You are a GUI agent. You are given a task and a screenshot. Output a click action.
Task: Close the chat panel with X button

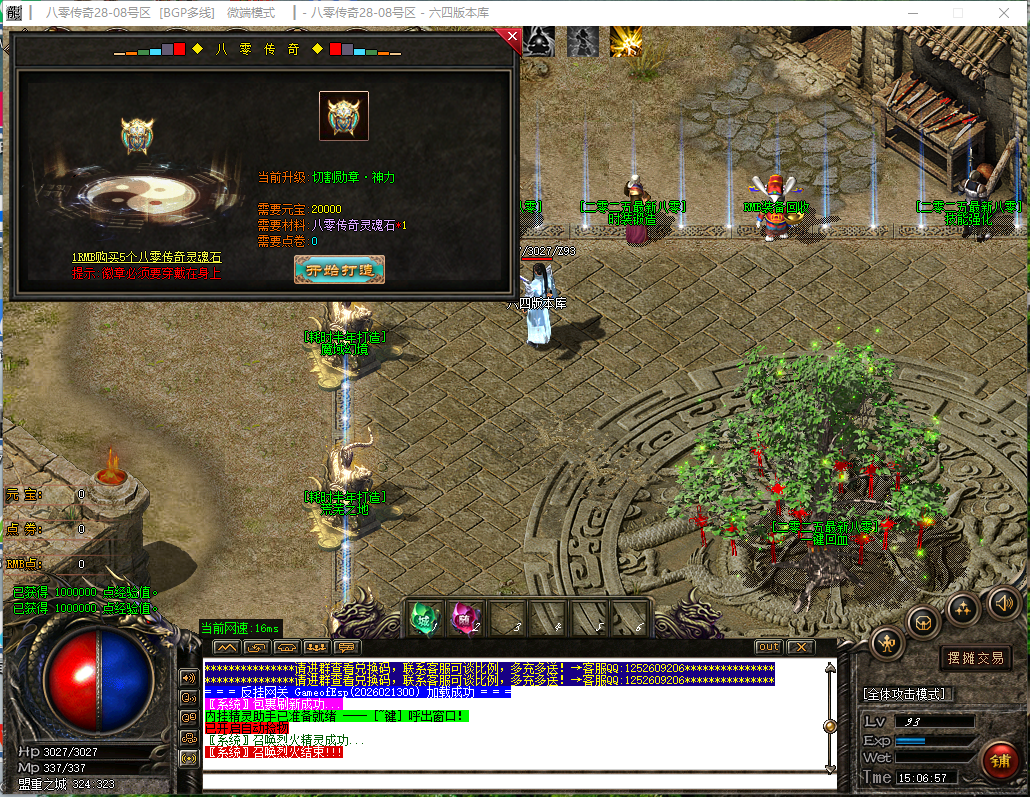800,647
